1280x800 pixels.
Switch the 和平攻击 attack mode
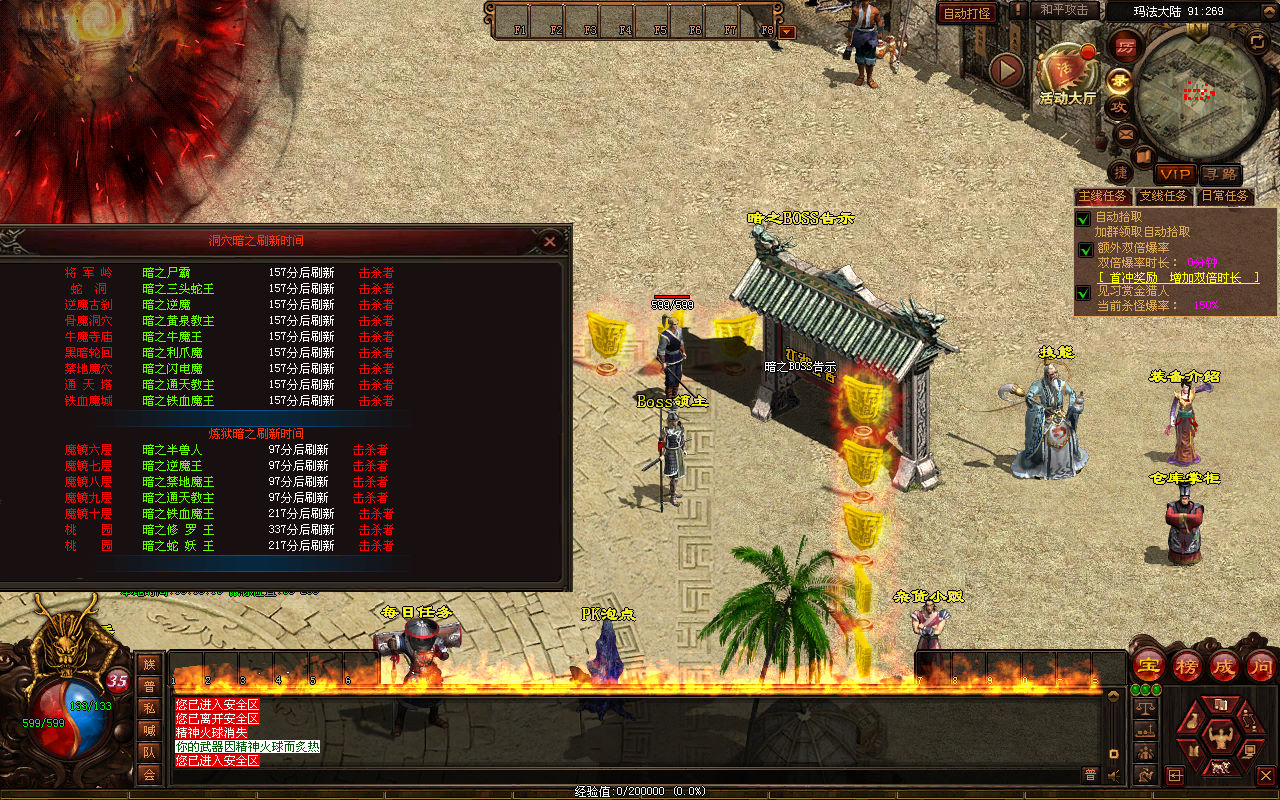[x=1063, y=10]
